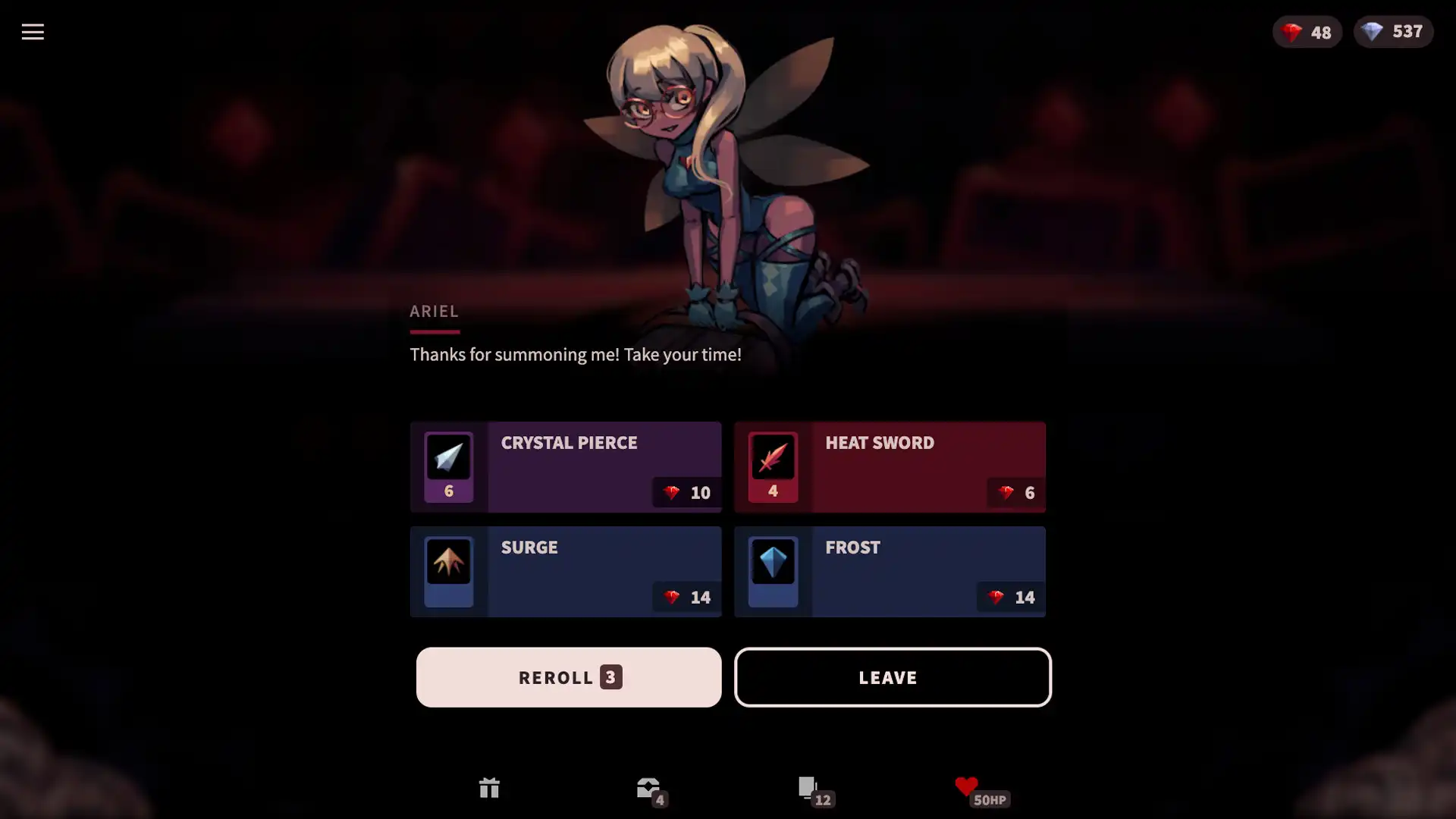Click the ARIEL name label
This screenshot has width=1456, height=819.
tap(434, 311)
